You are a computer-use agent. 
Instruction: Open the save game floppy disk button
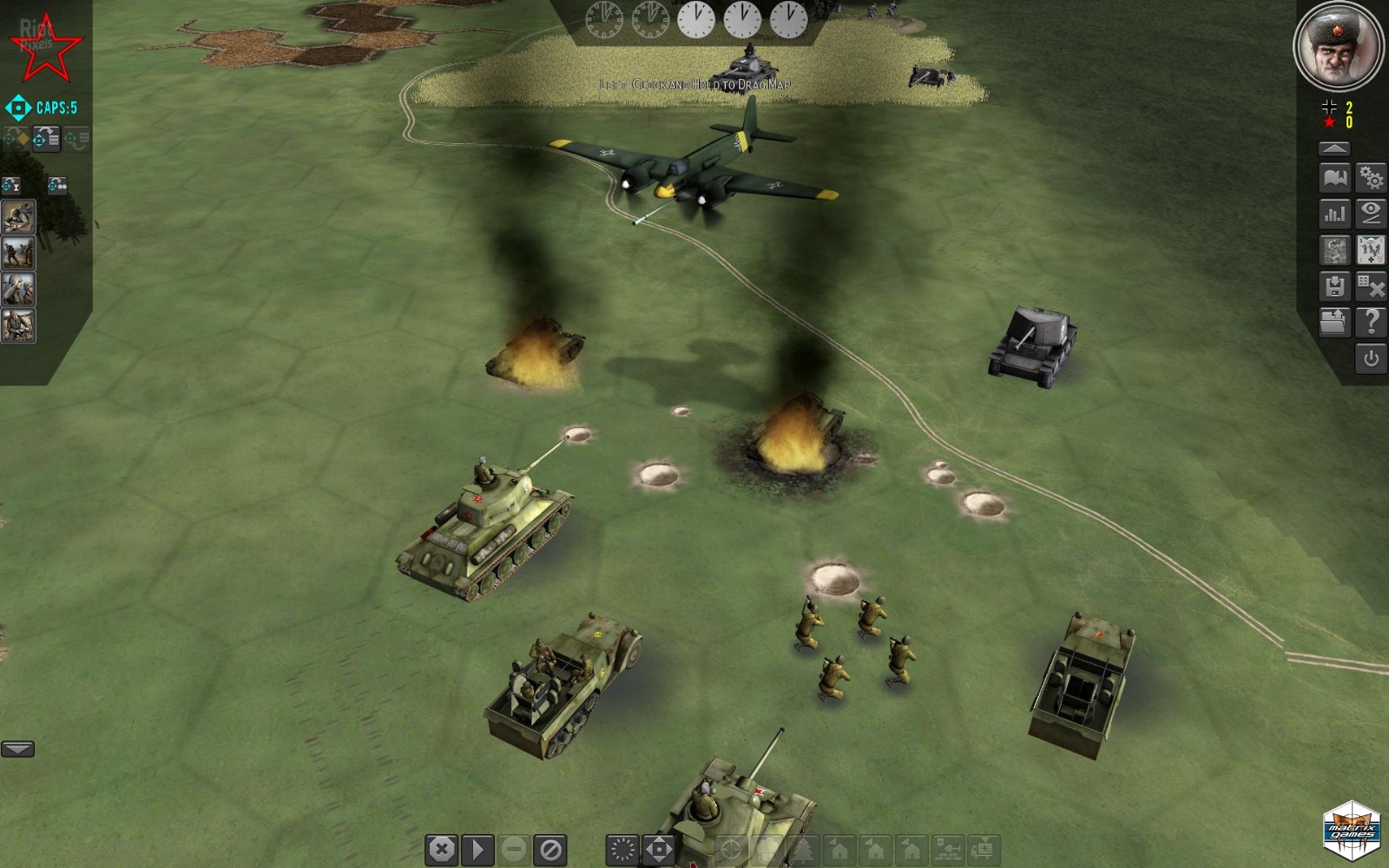click(x=1334, y=286)
